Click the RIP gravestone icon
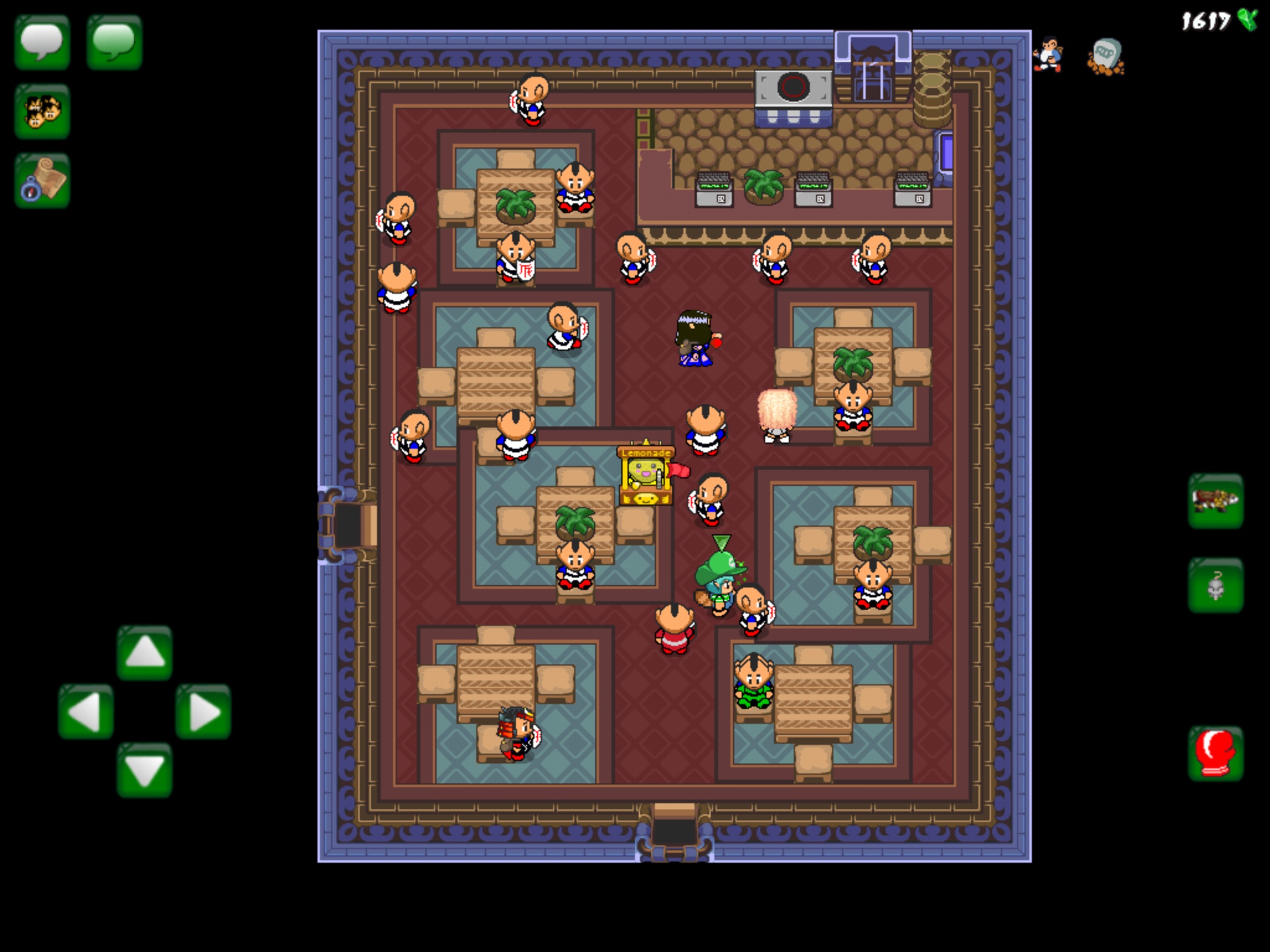Viewport: 1270px width, 952px height. click(1106, 57)
